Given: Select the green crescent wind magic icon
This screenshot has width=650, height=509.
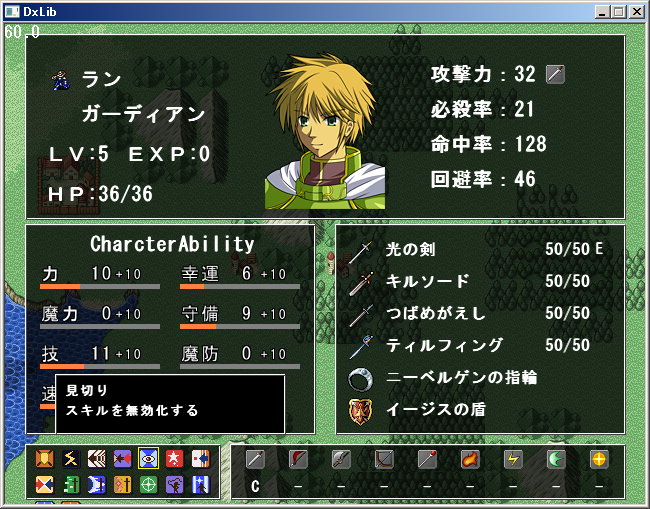Looking at the screenshot, I should [556, 460].
